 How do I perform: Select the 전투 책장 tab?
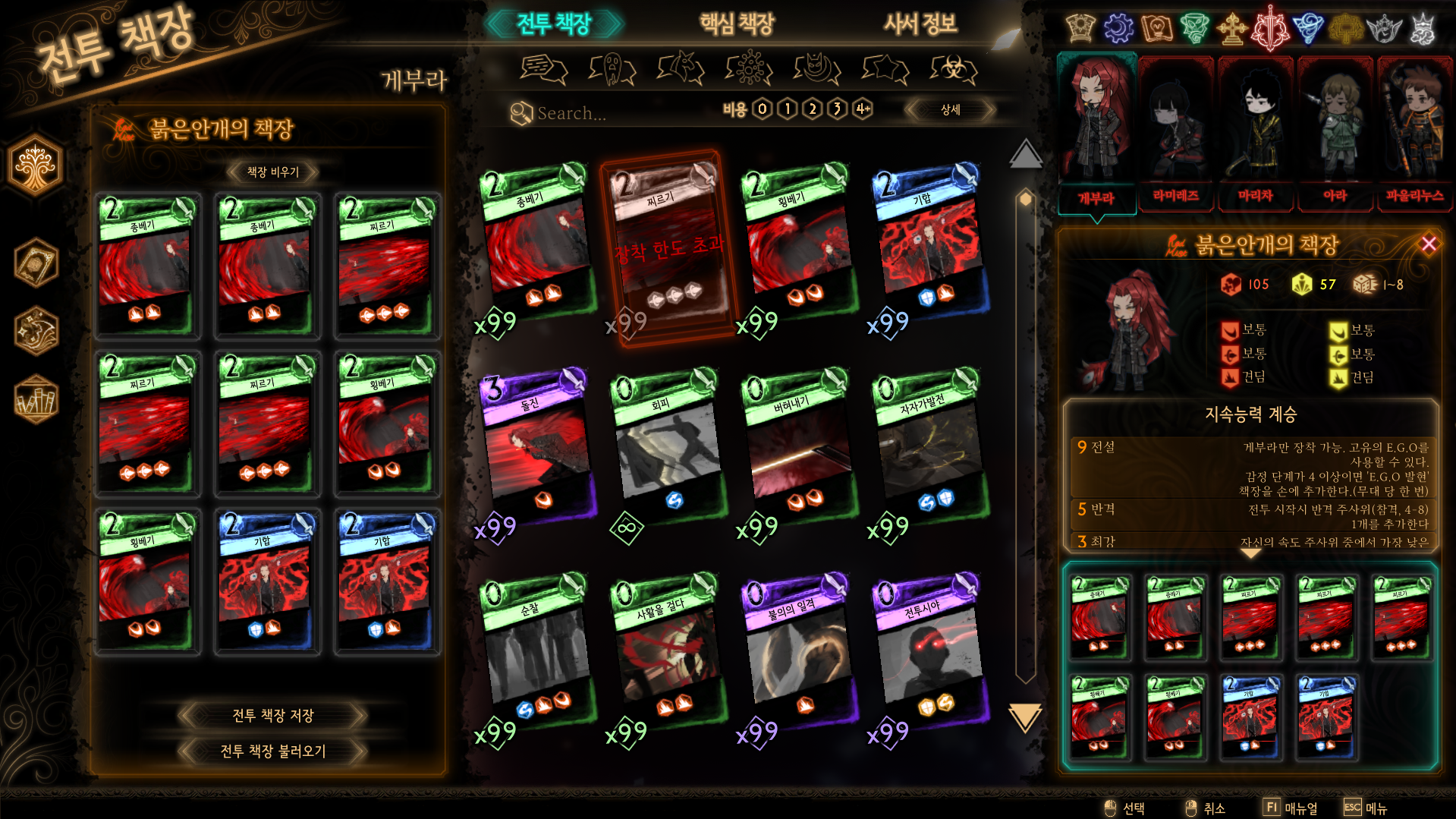[x=554, y=24]
